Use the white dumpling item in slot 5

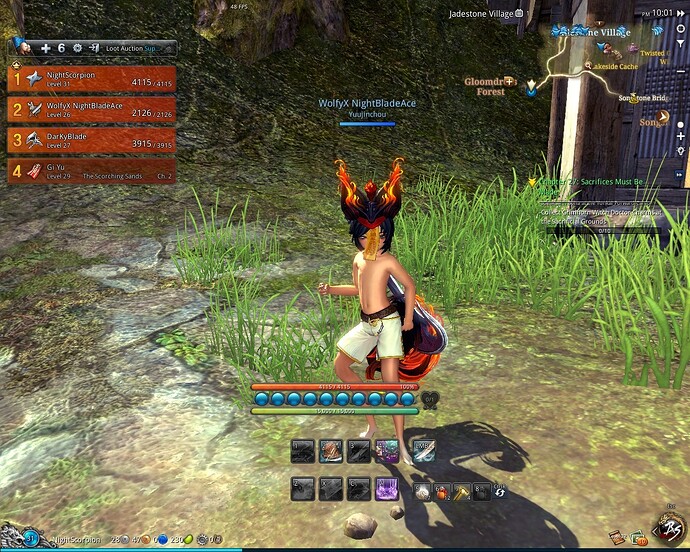click(x=422, y=491)
